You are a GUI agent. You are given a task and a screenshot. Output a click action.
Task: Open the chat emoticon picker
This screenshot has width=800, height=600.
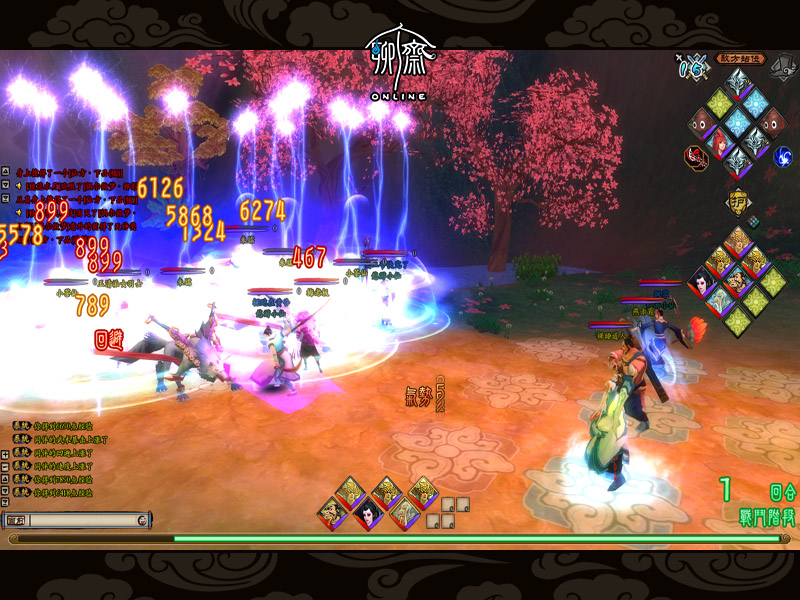142,520
